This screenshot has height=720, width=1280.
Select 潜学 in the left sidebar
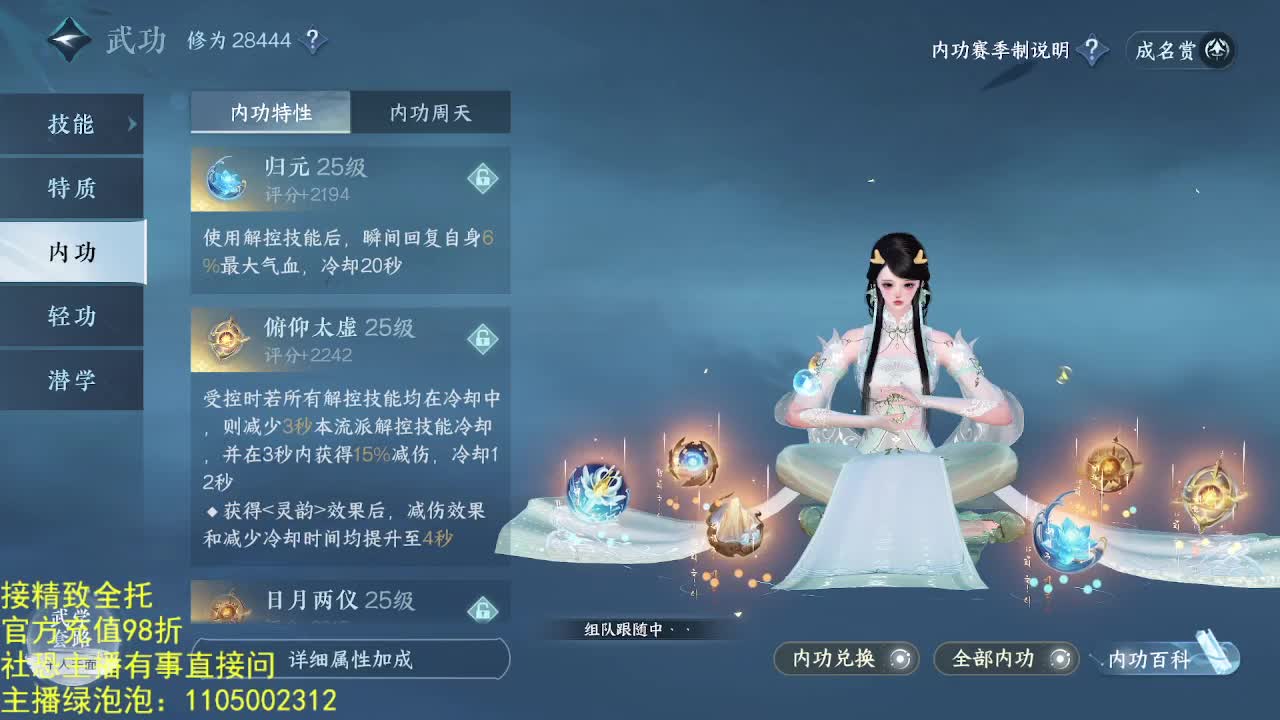[73, 380]
